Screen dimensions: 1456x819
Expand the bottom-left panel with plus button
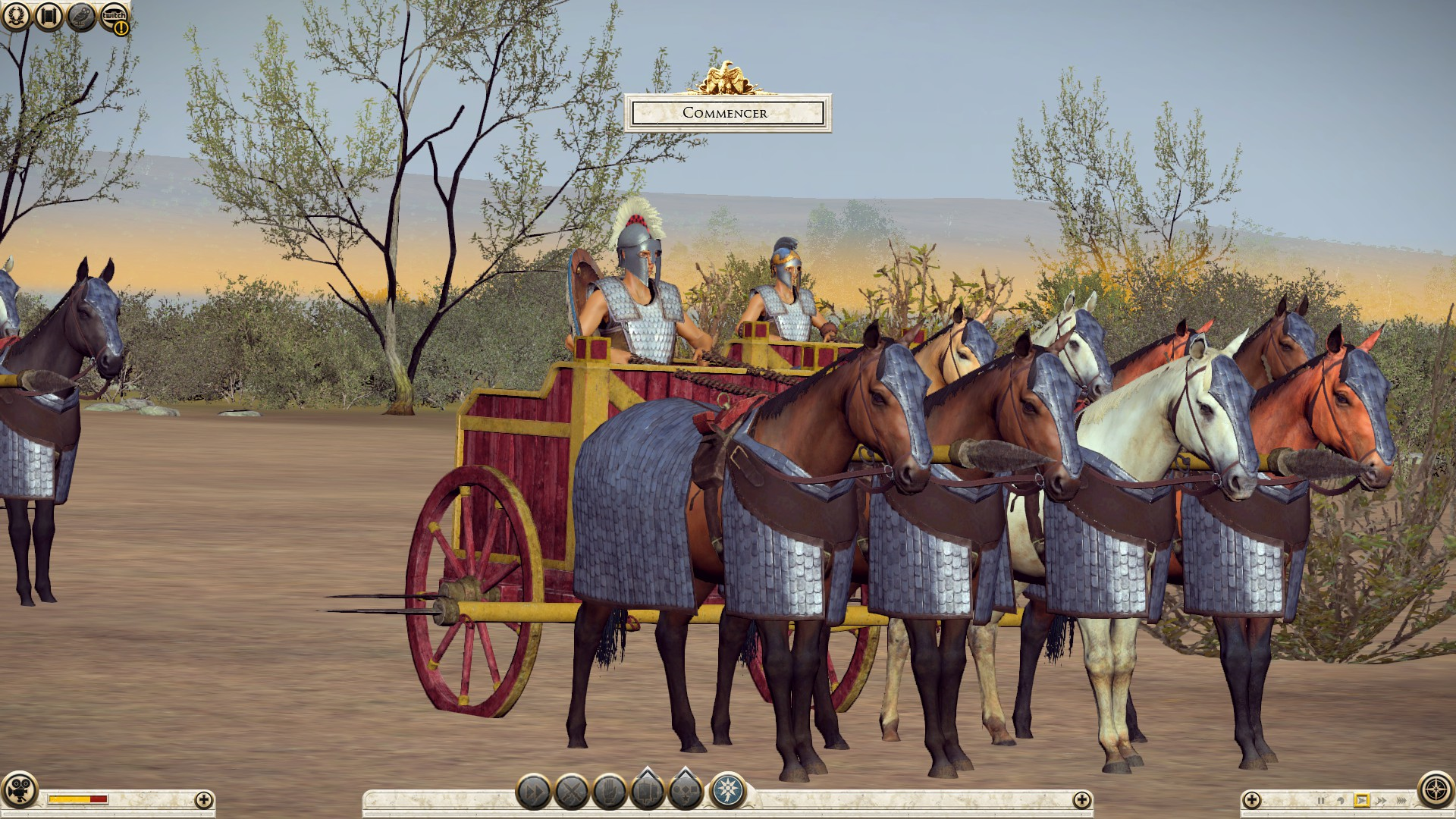tap(203, 799)
